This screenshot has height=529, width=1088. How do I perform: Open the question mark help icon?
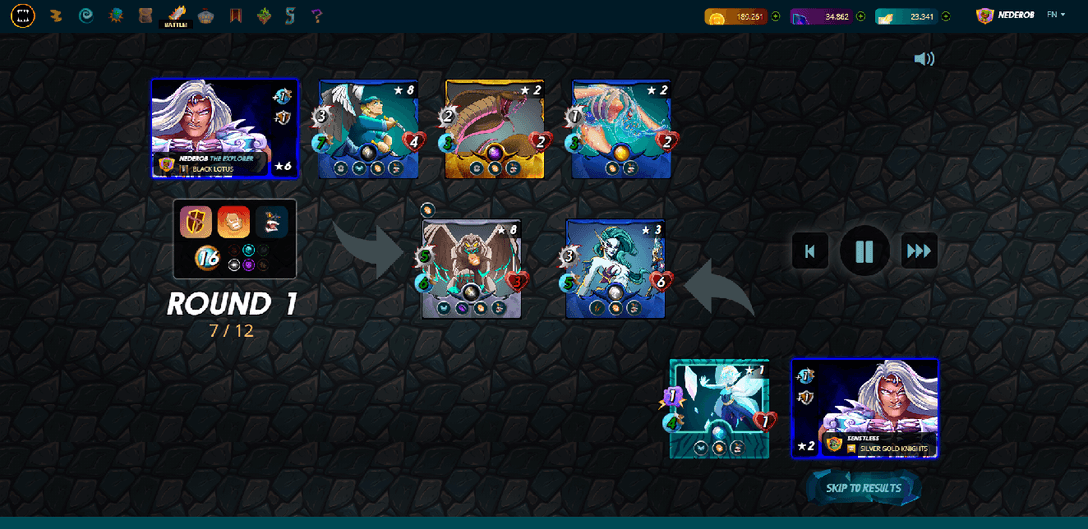(317, 16)
